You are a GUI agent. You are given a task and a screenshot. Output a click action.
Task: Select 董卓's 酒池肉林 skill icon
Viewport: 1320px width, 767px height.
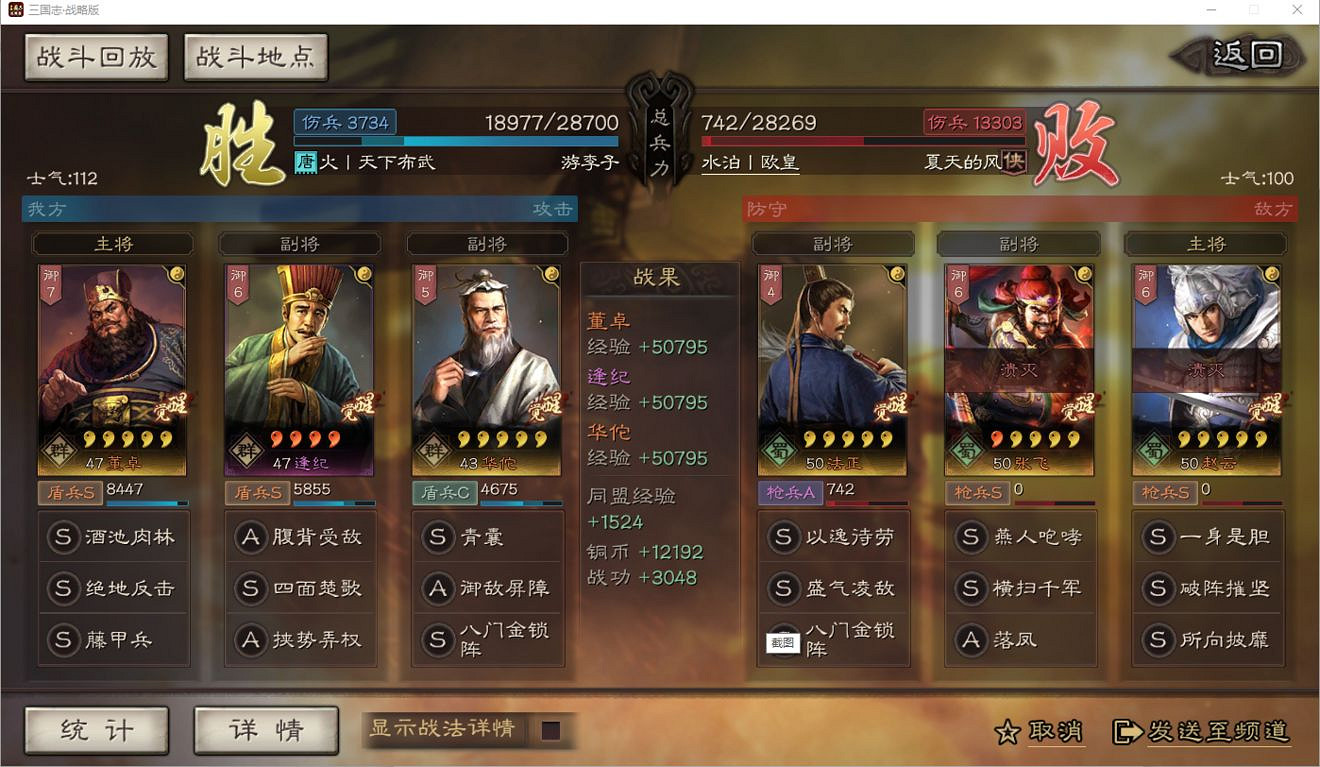[x=64, y=537]
